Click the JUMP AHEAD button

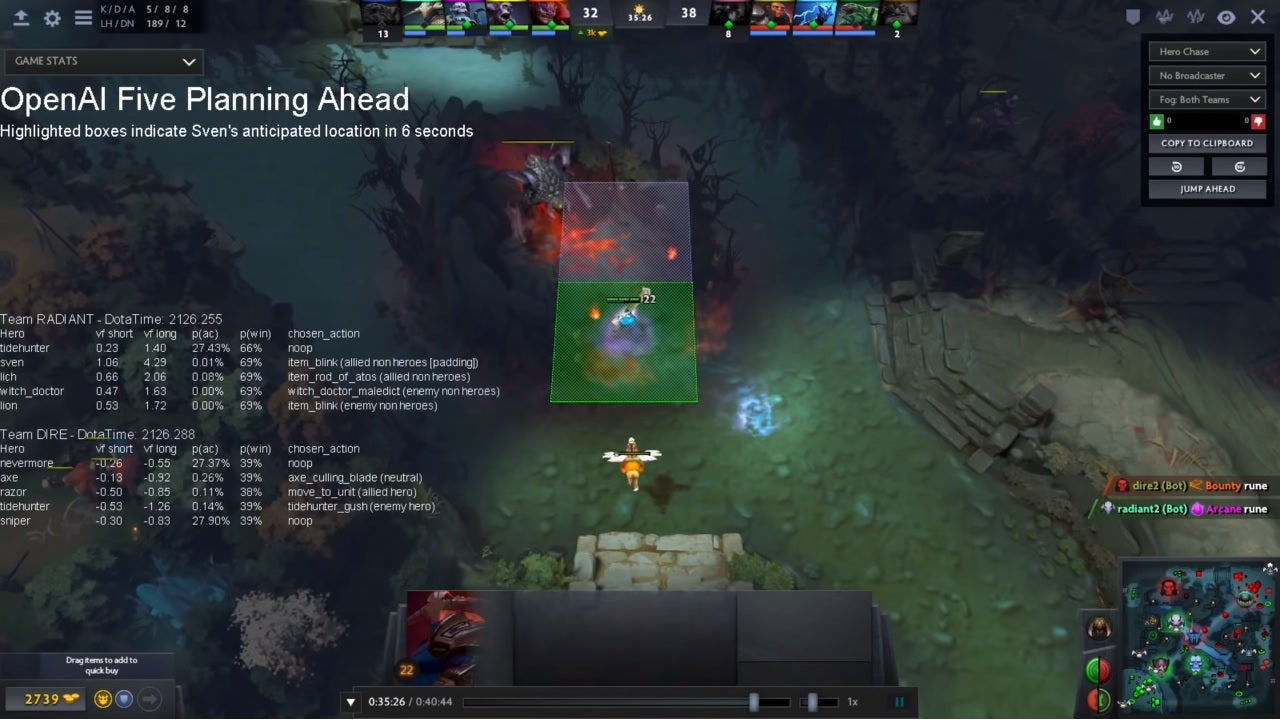[x=1207, y=189]
